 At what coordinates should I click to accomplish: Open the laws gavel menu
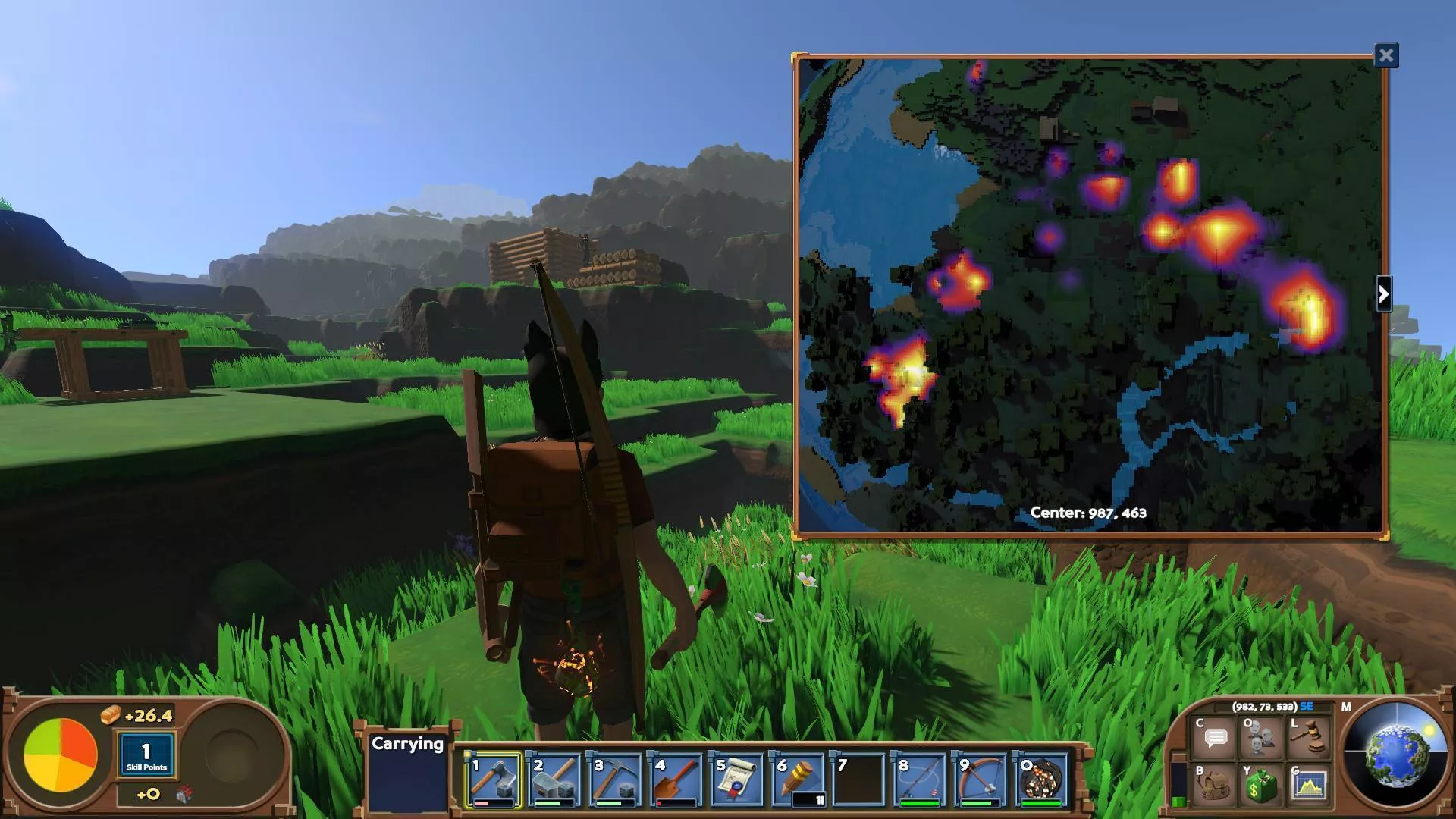click(1310, 738)
